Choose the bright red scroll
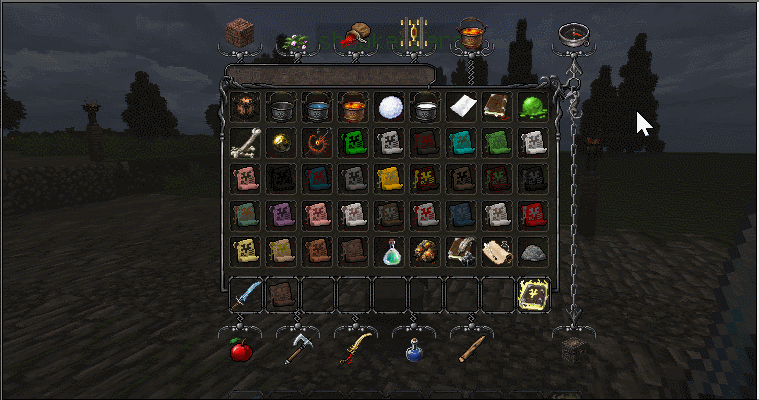Image resolution: width=759 pixels, height=400 pixels. (x=532, y=214)
